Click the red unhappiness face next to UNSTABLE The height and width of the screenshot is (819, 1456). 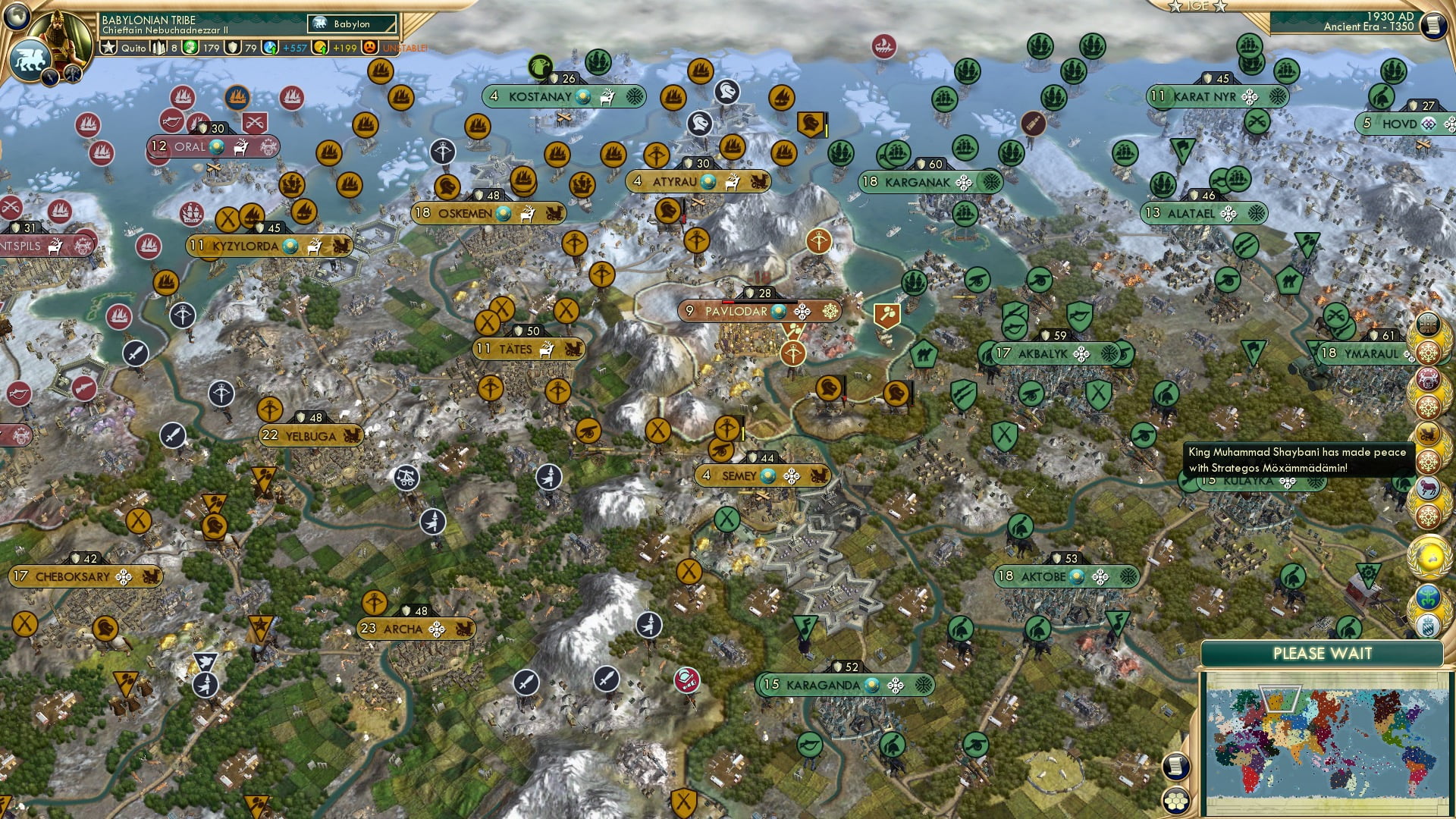371,48
